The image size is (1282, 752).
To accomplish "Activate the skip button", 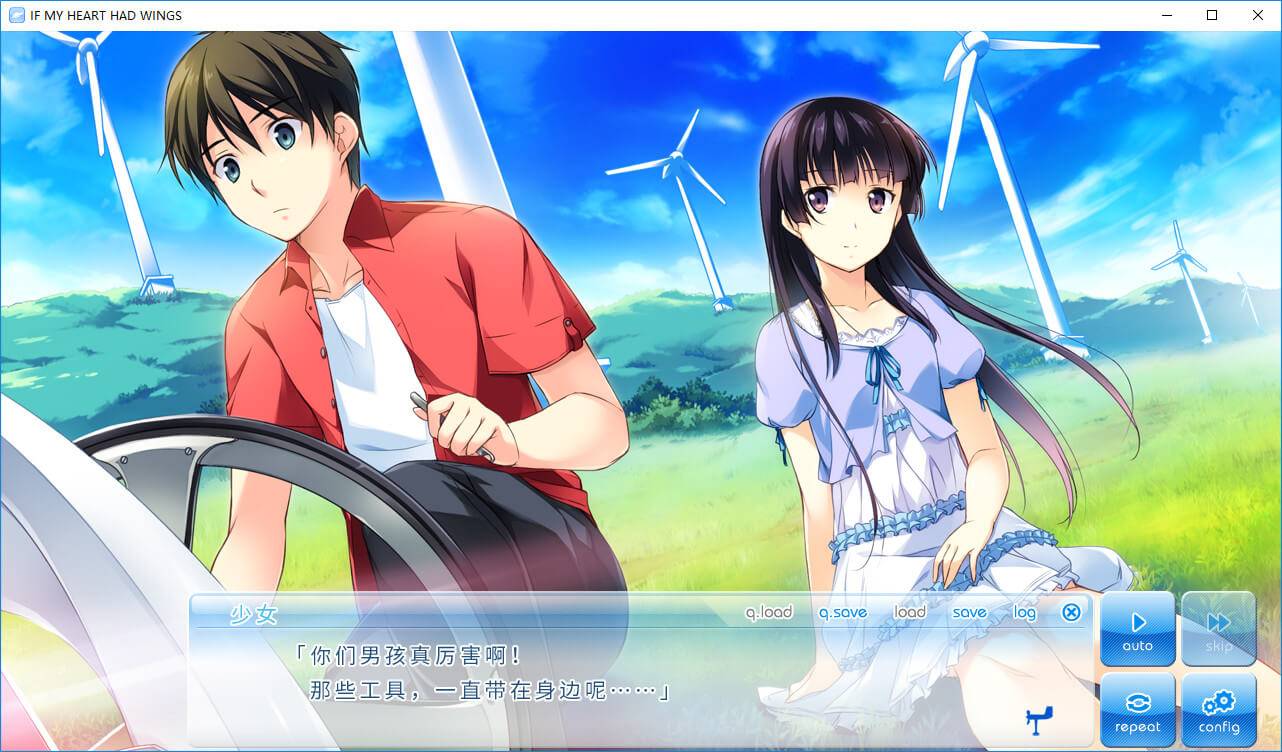I will (x=1219, y=630).
